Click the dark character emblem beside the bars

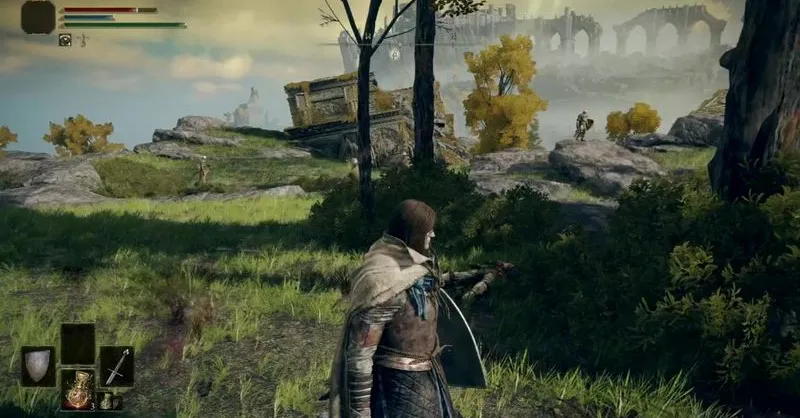coord(38,17)
